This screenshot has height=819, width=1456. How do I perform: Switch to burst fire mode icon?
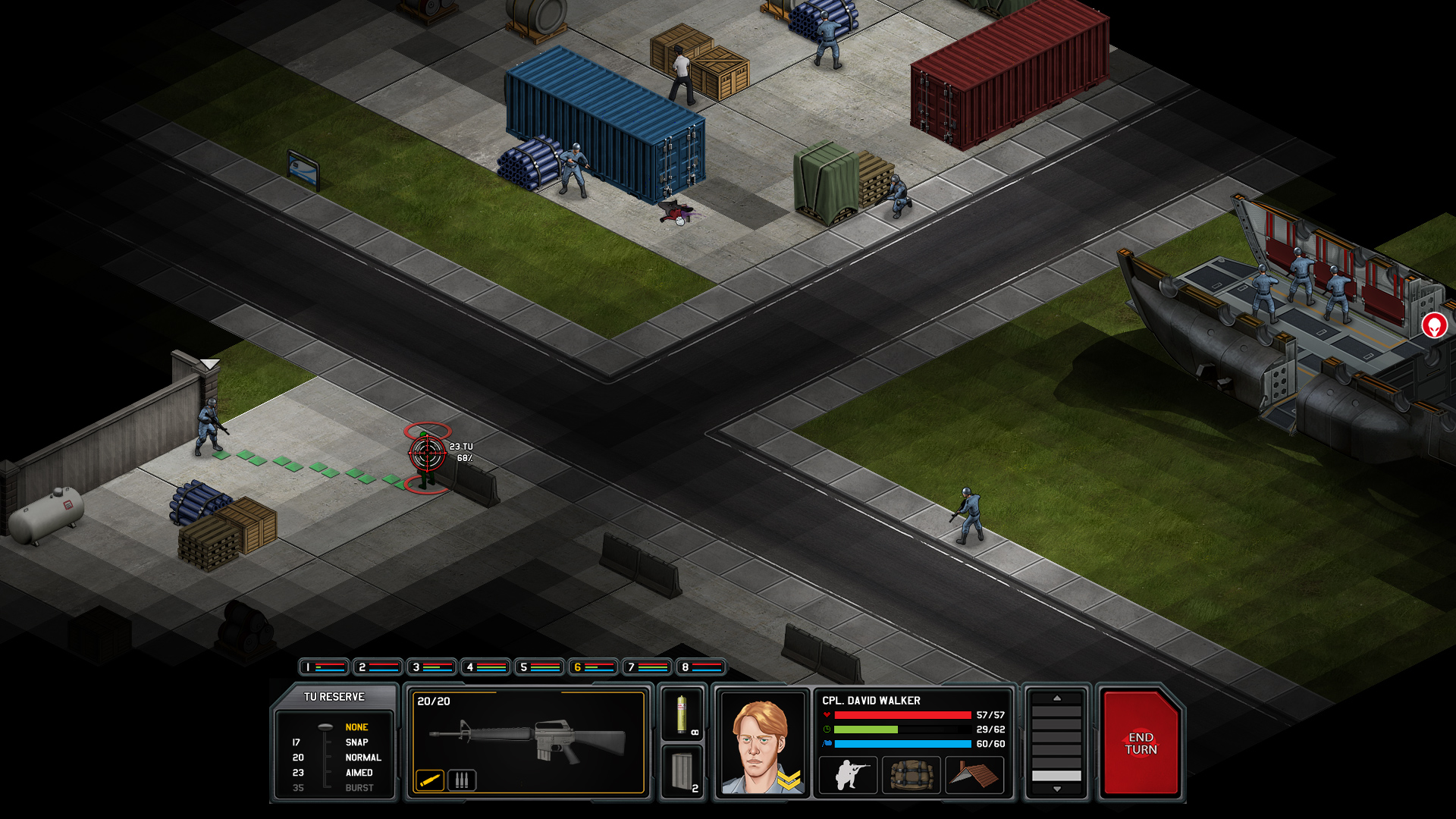[x=462, y=780]
